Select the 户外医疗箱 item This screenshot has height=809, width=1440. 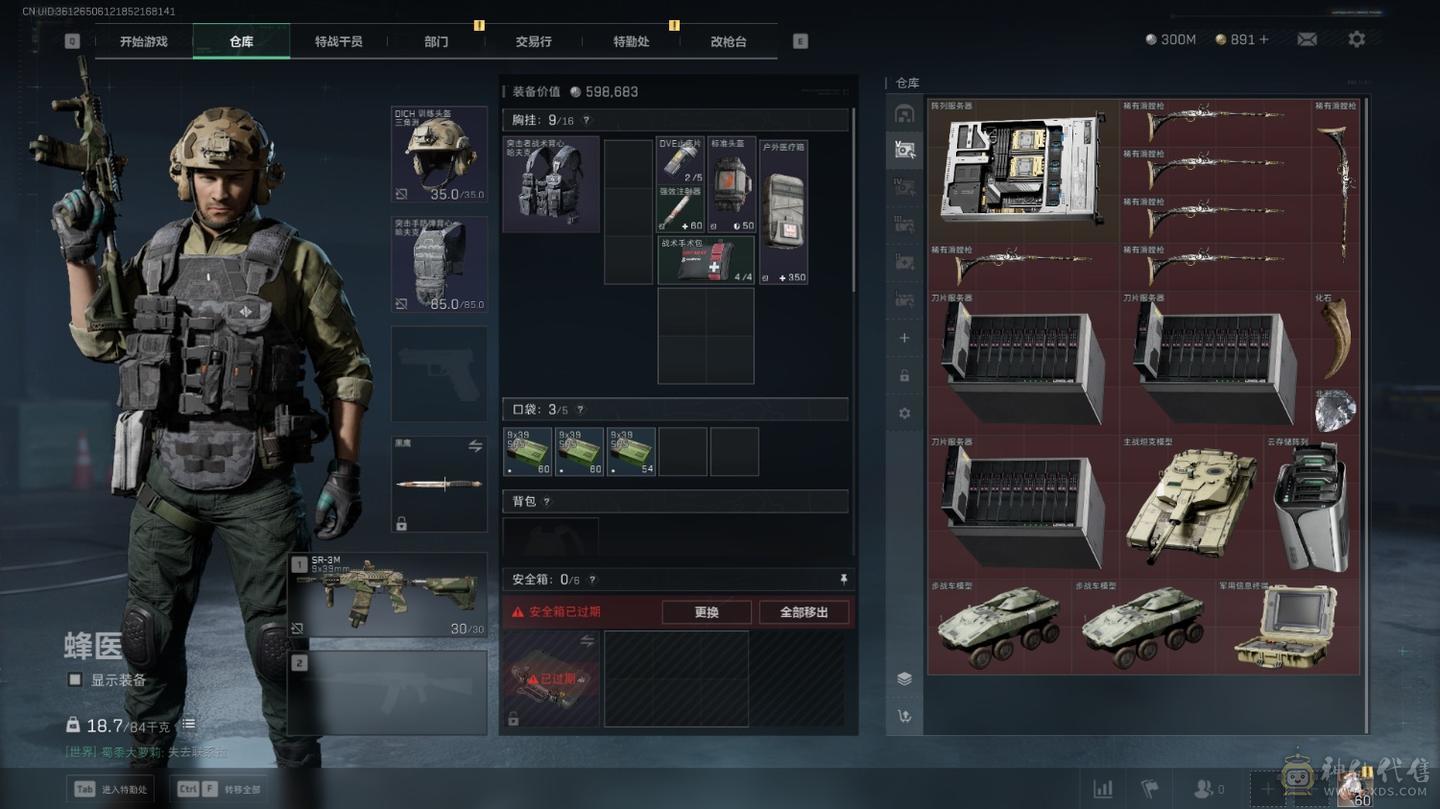click(x=783, y=212)
